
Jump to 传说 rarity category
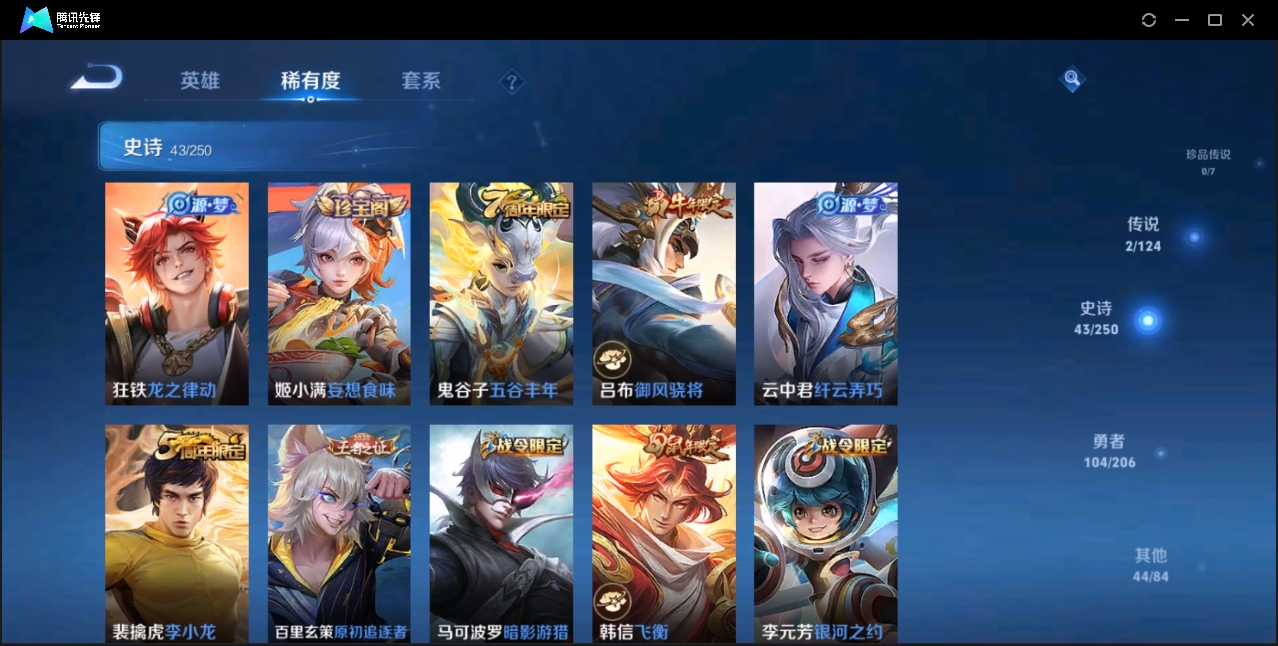(x=1143, y=233)
